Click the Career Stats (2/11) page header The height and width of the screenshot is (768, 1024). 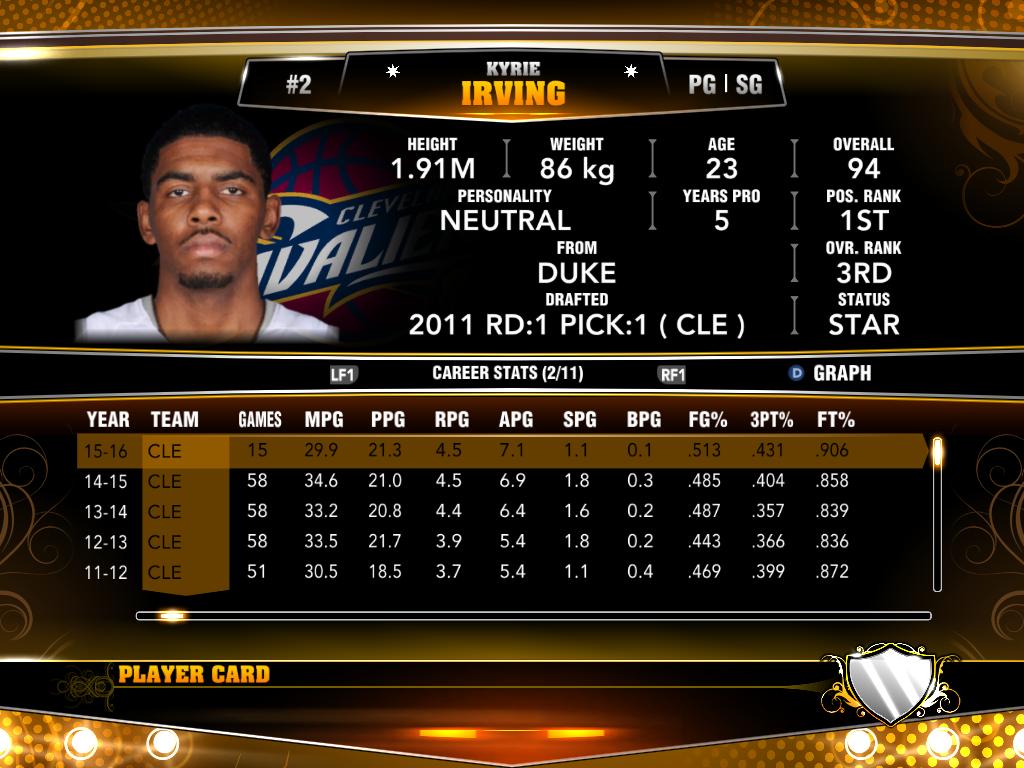[507, 373]
